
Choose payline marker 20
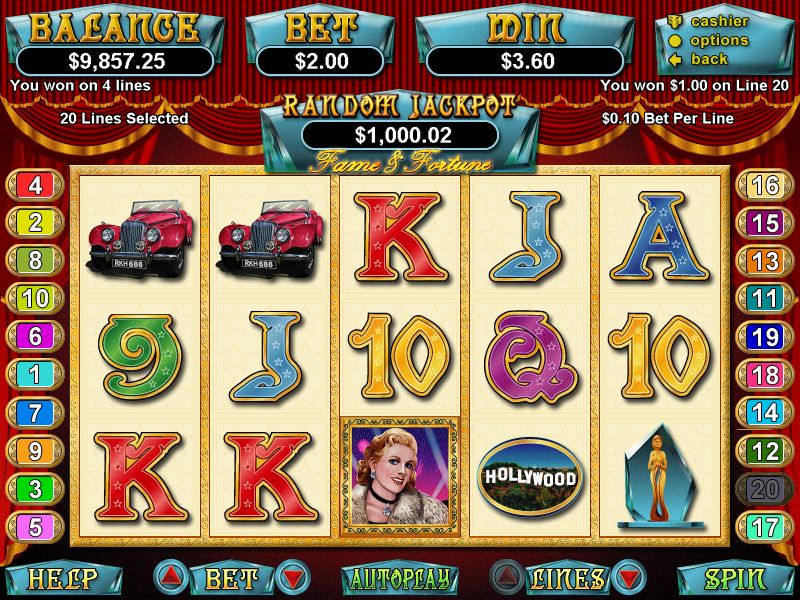pos(765,489)
